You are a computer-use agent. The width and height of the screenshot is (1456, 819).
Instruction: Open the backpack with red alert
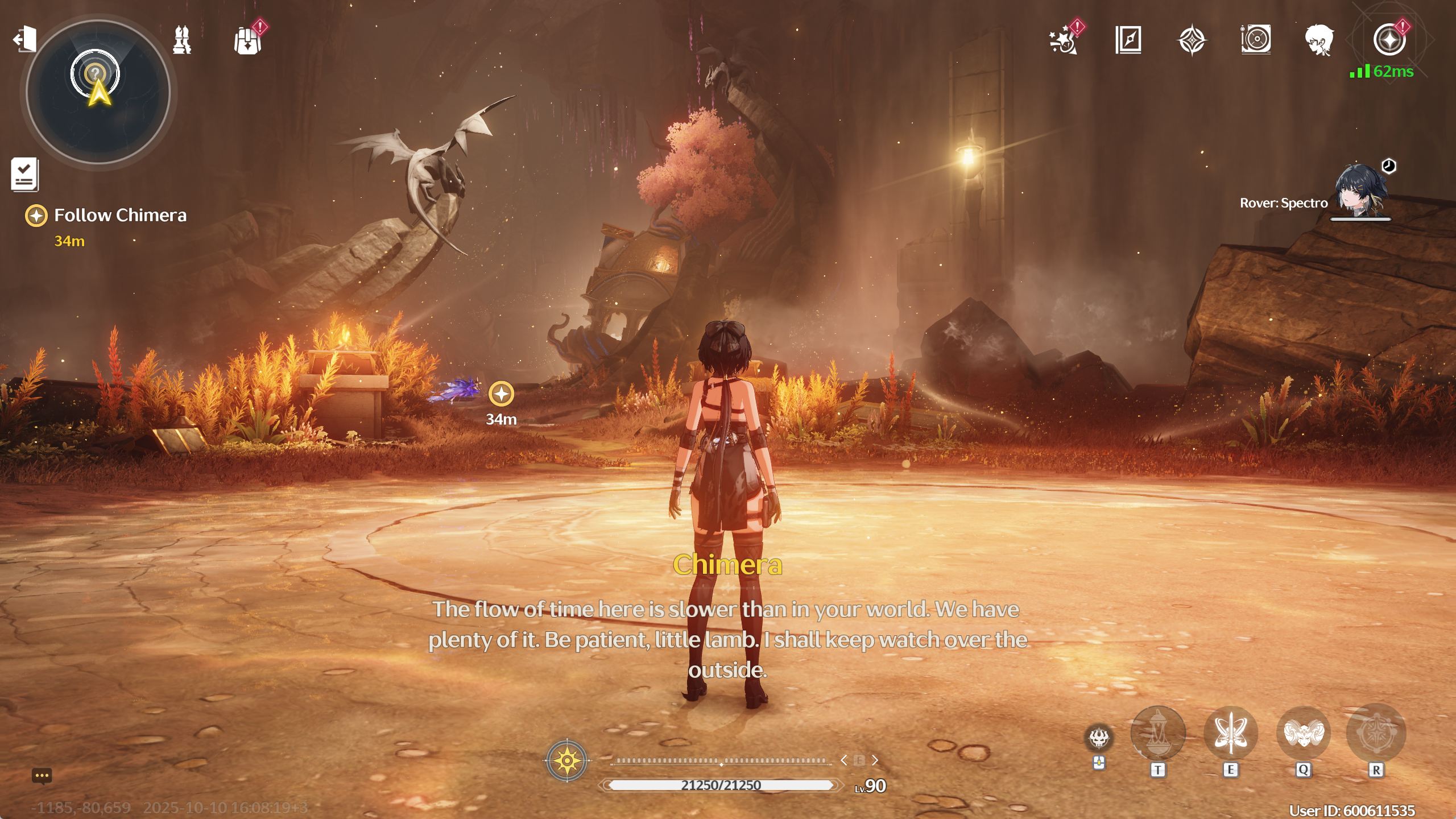click(x=248, y=41)
